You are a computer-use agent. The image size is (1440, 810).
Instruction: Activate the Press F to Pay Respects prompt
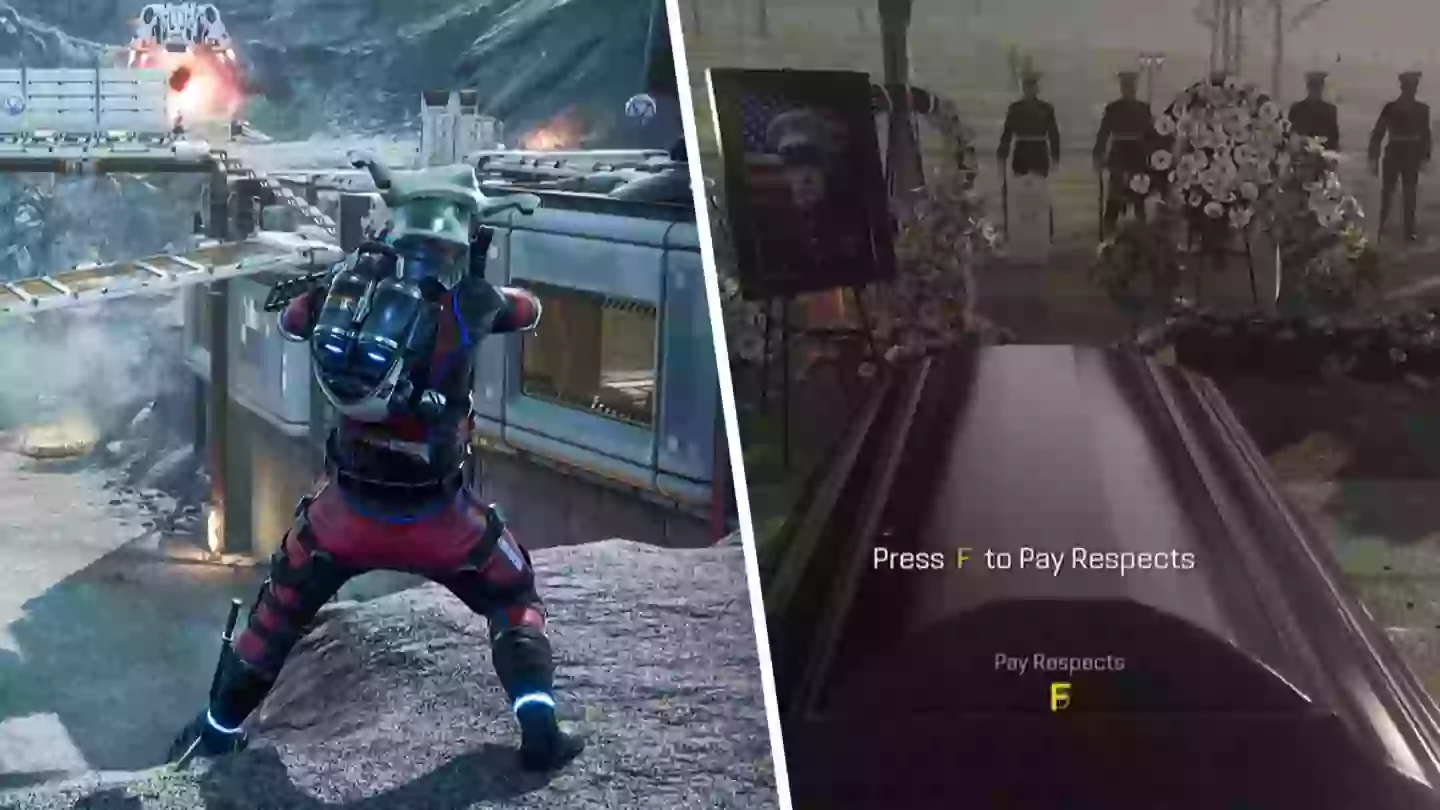click(x=1030, y=560)
